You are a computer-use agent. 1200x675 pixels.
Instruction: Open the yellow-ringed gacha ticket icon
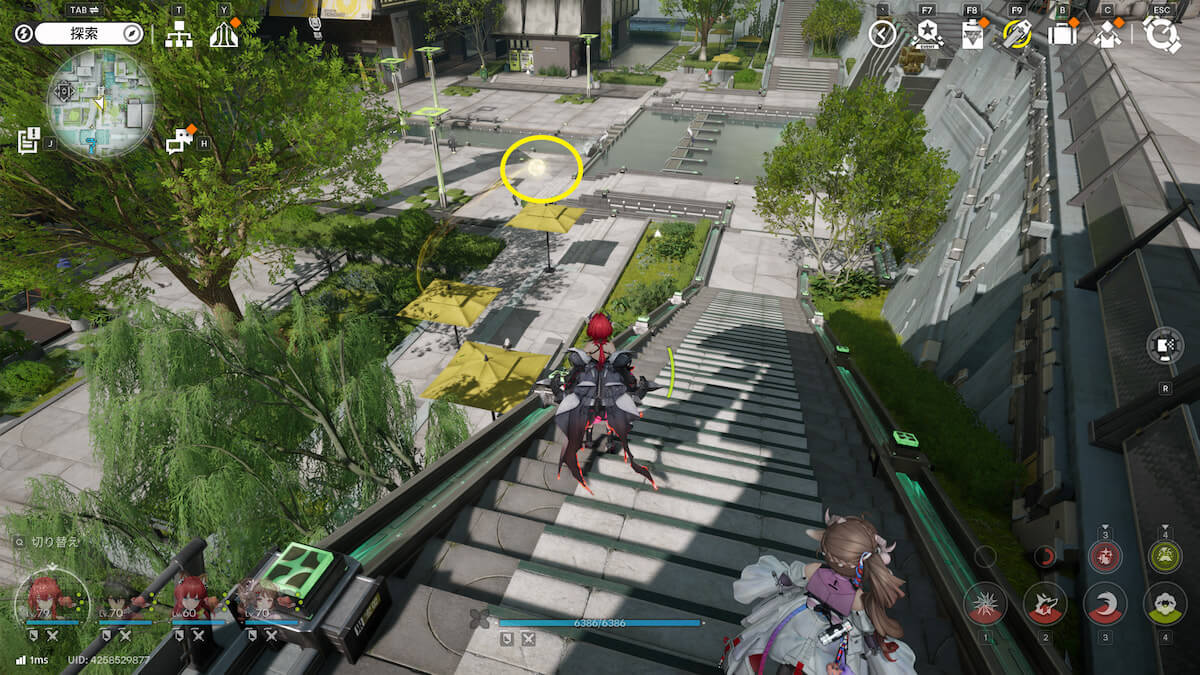(1017, 34)
